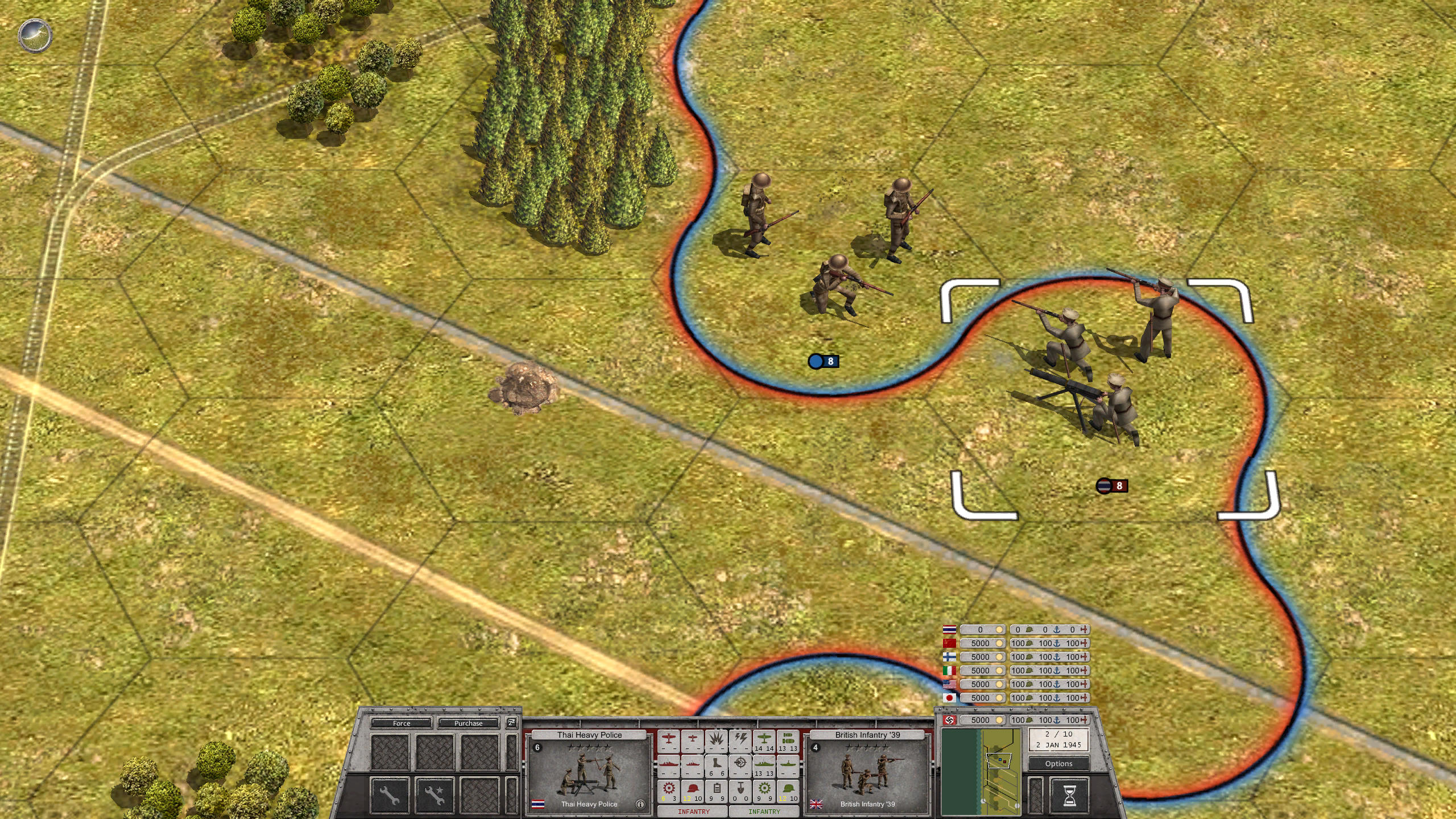
Task: Click the green helmet ground defense icon
Action: pyautogui.click(x=788, y=789)
